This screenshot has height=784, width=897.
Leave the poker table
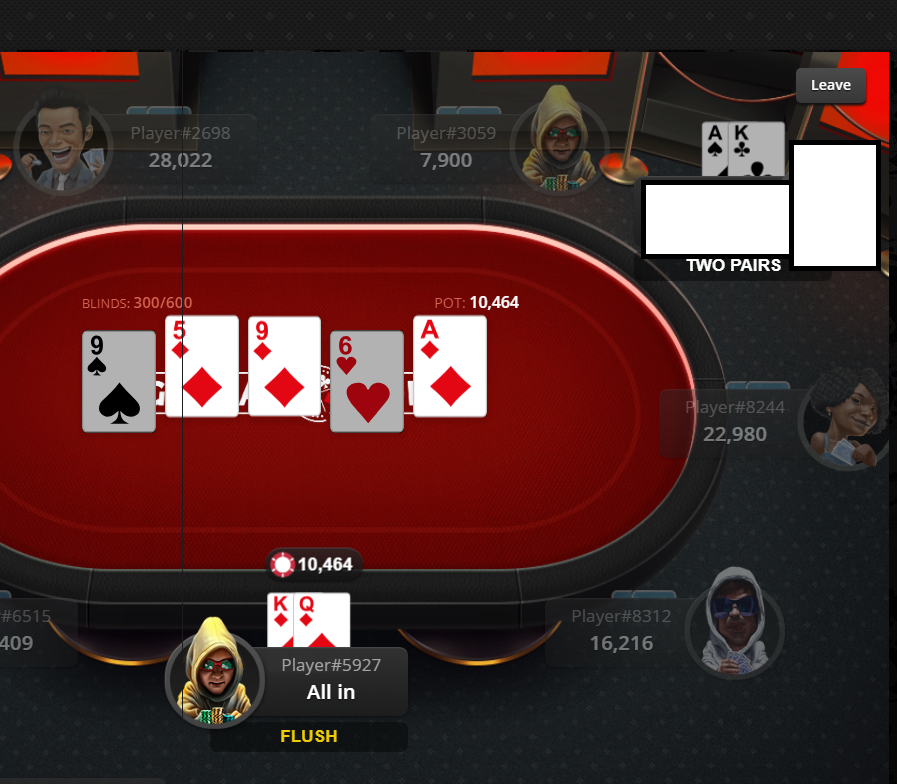point(830,85)
